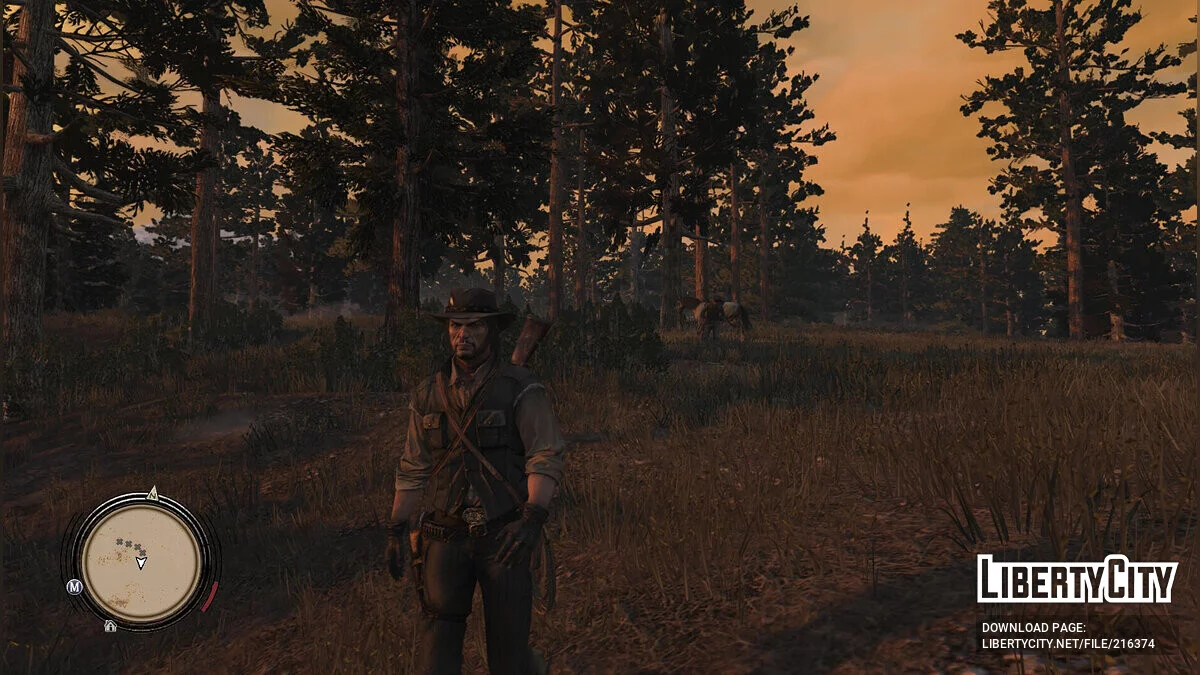Screen dimensions: 1200x675
Task: Click the blue M marker on the minimap edge
Action: [x=74, y=587]
